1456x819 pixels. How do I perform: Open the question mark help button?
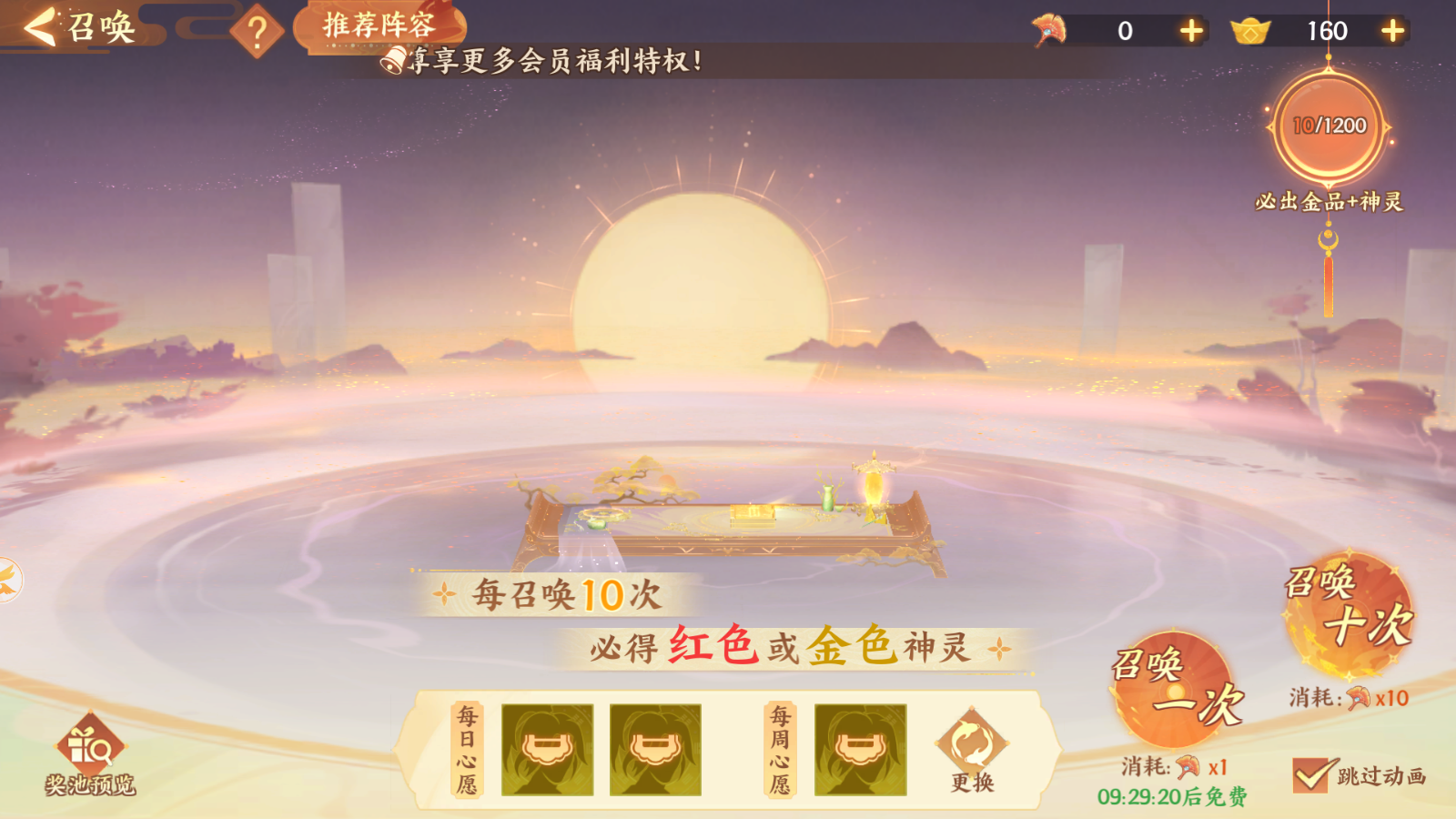point(258,32)
